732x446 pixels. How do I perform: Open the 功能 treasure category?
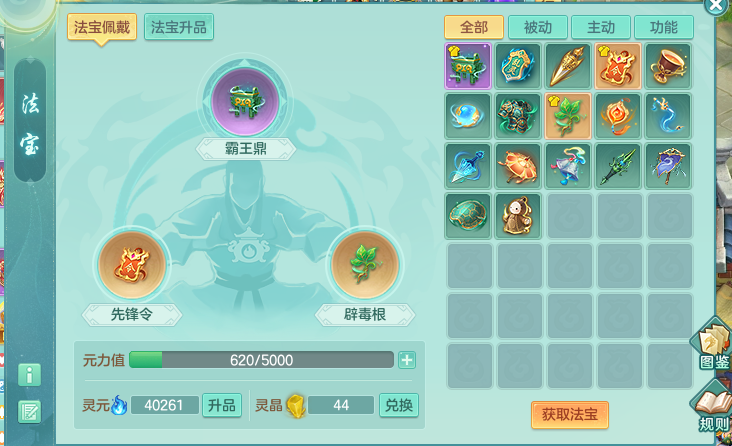663,27
